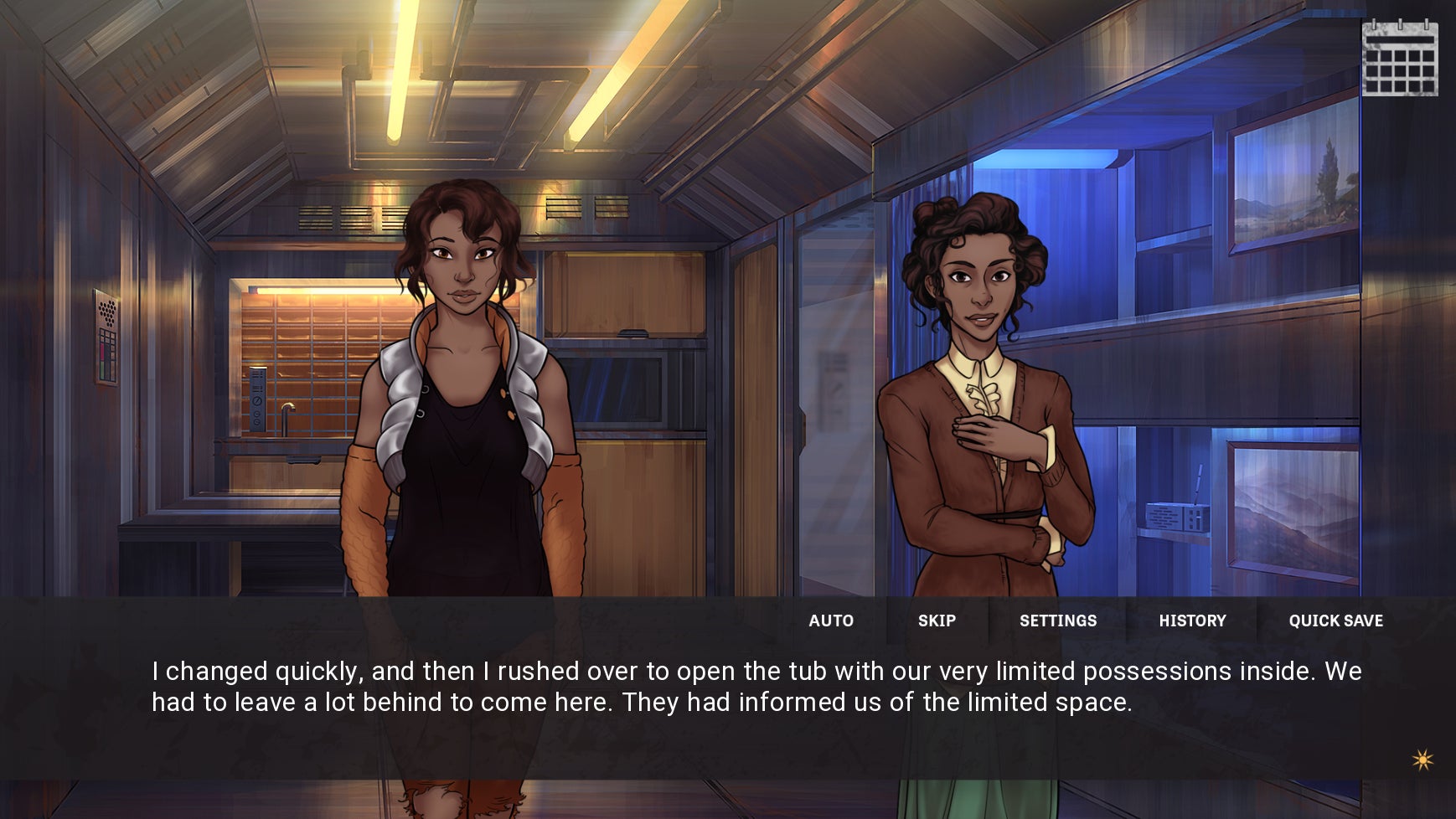Image resolution: width=1456 pixels, height=819 pixels.
Task: Toggle Skip mode on
Action: coord(937,621)
